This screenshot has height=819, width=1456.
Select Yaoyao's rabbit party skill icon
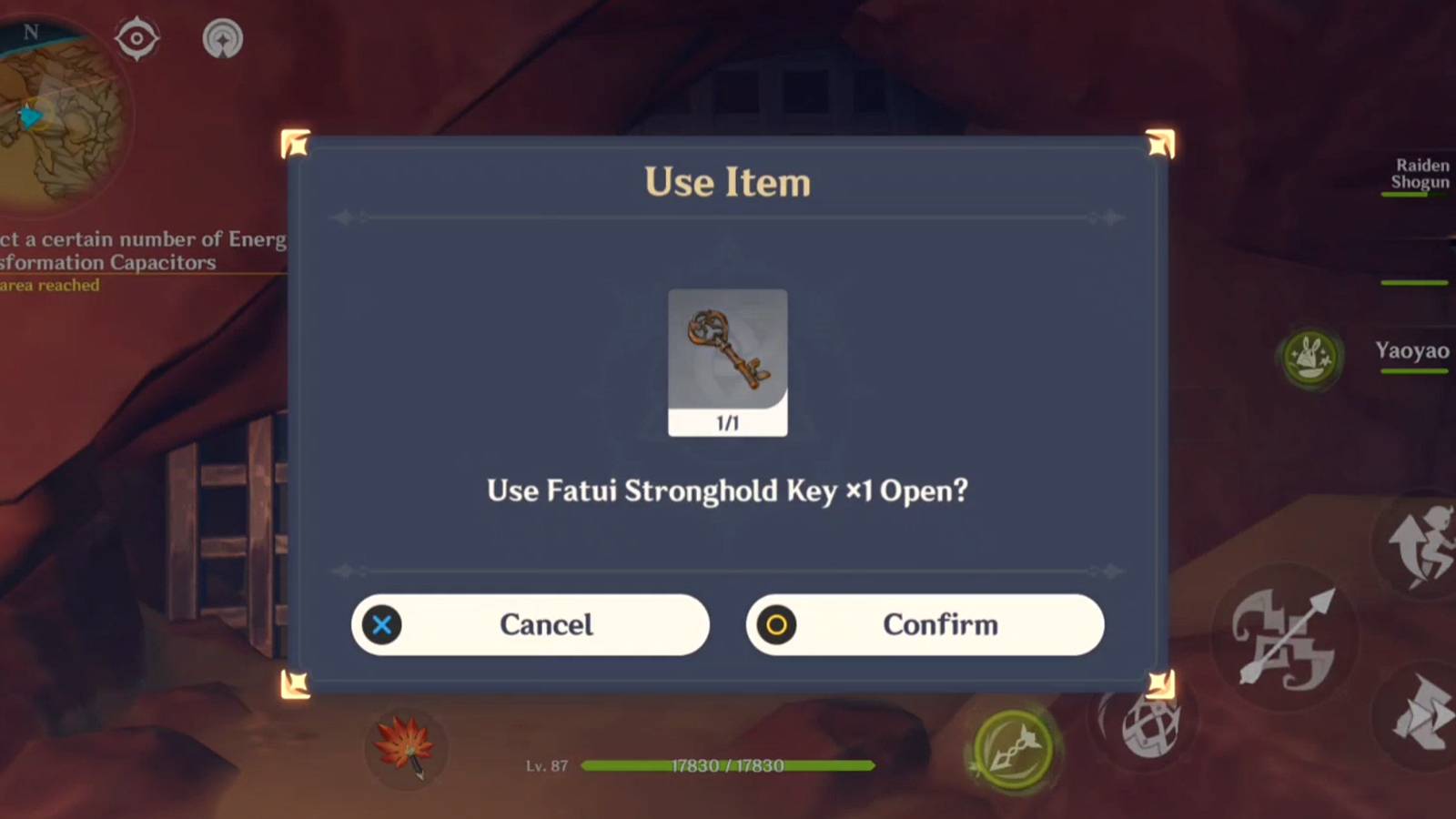1310,359
